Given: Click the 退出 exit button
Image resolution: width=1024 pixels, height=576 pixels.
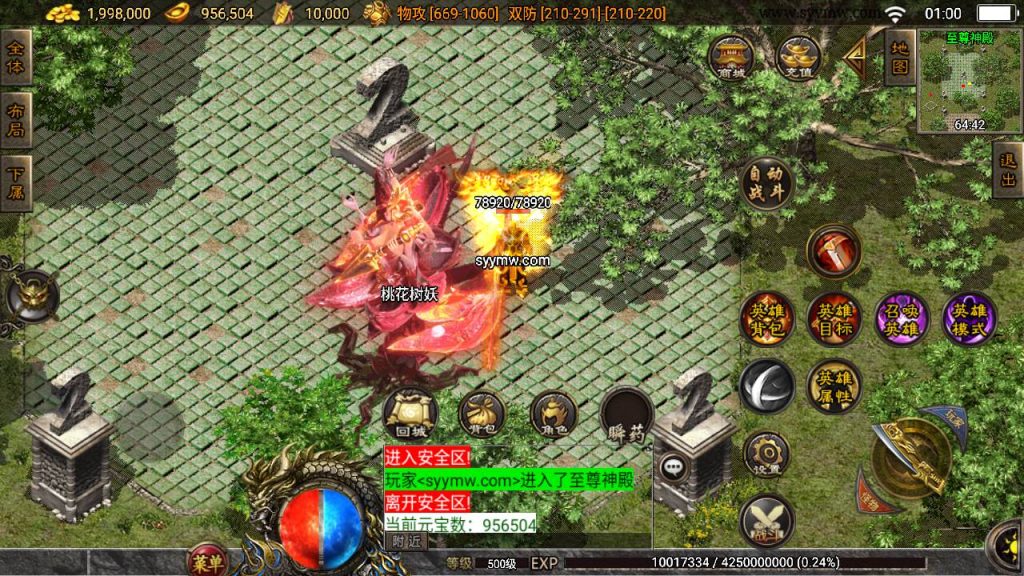Looking at the screenshot, I should point(1008,169).
